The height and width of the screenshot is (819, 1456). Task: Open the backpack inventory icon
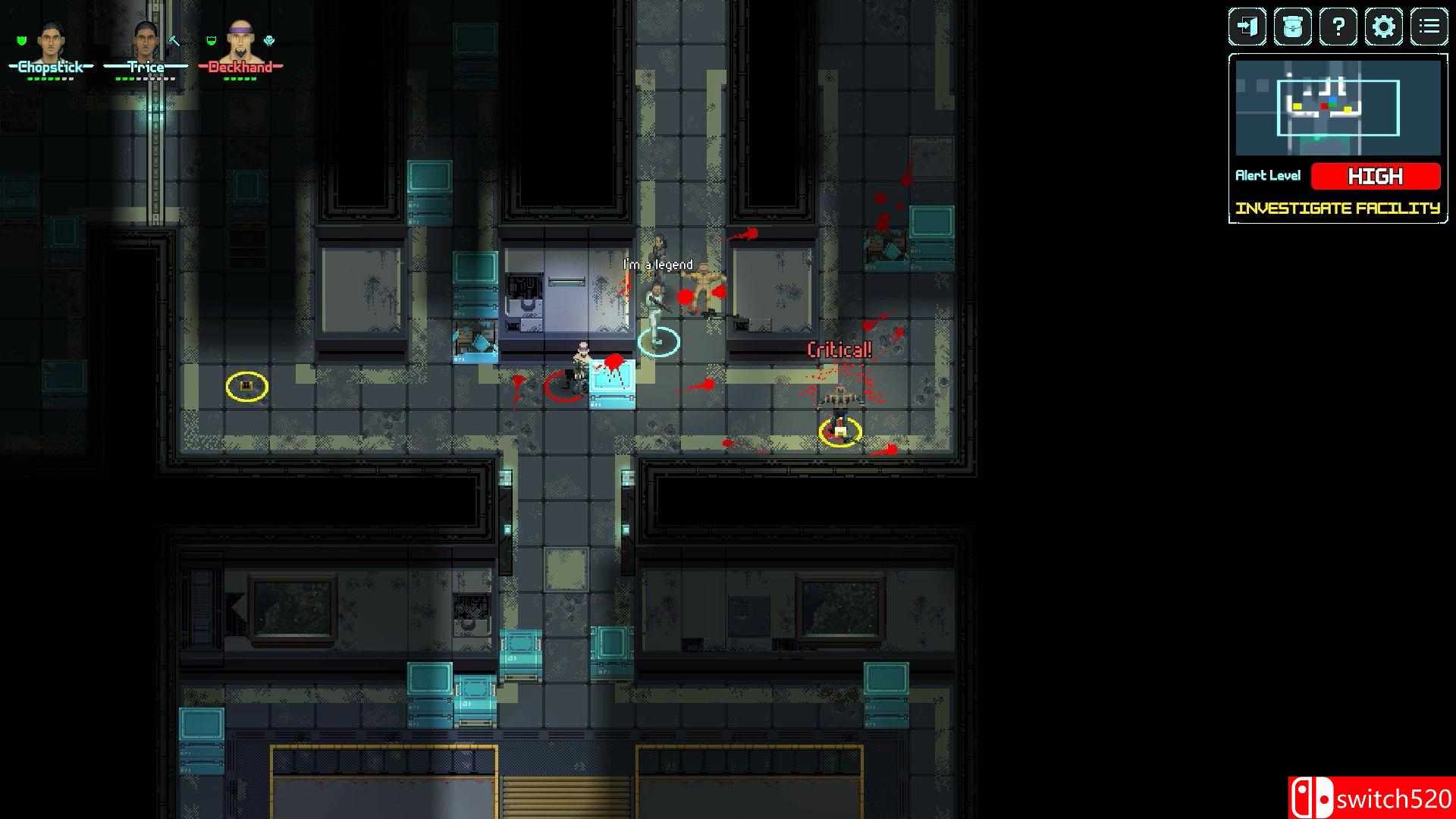[1291, 27]
